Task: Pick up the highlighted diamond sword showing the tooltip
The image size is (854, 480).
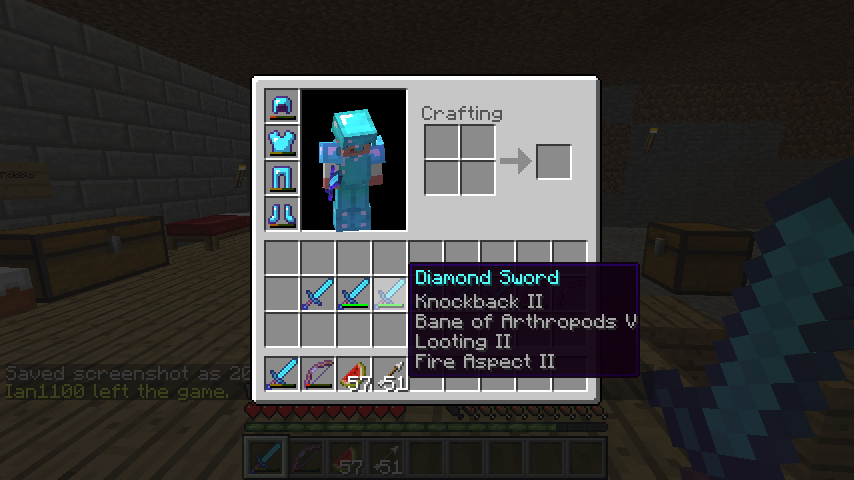Action: tap(390, 294)
